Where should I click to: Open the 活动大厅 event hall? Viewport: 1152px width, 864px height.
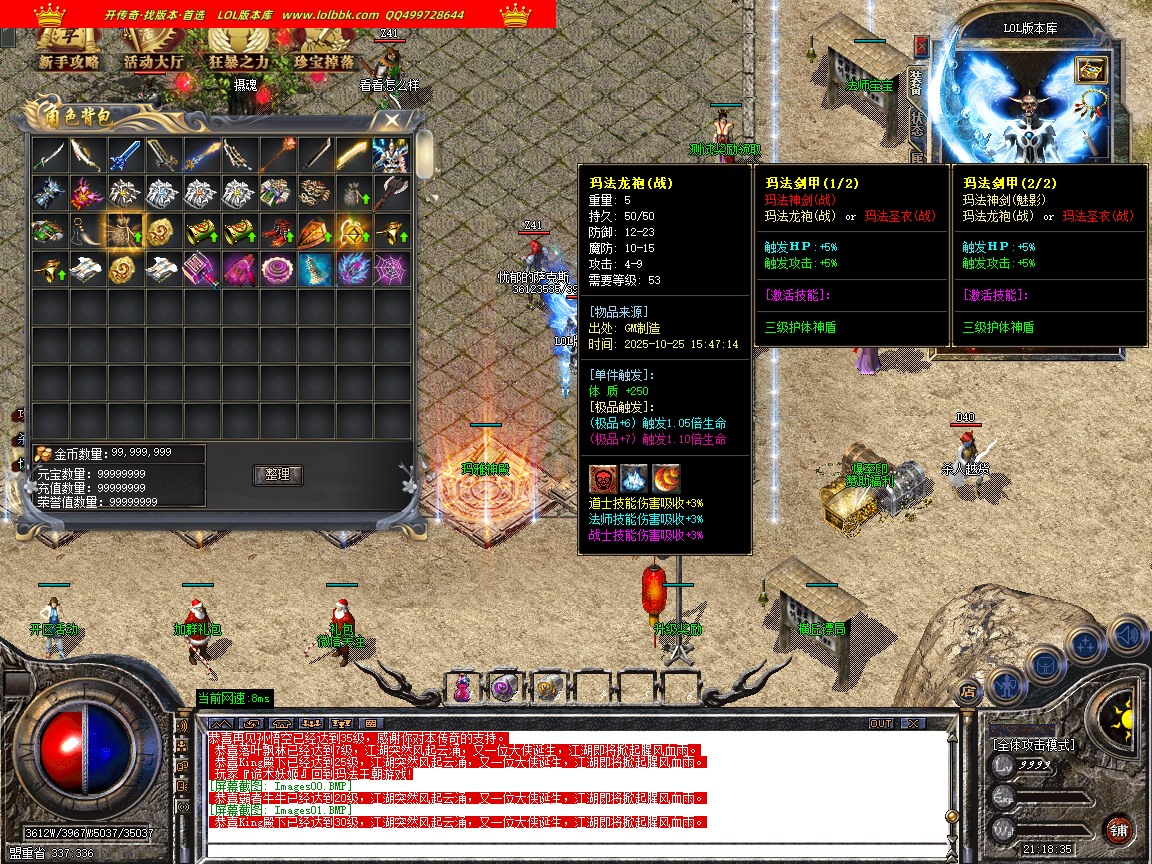pos(153,61)
